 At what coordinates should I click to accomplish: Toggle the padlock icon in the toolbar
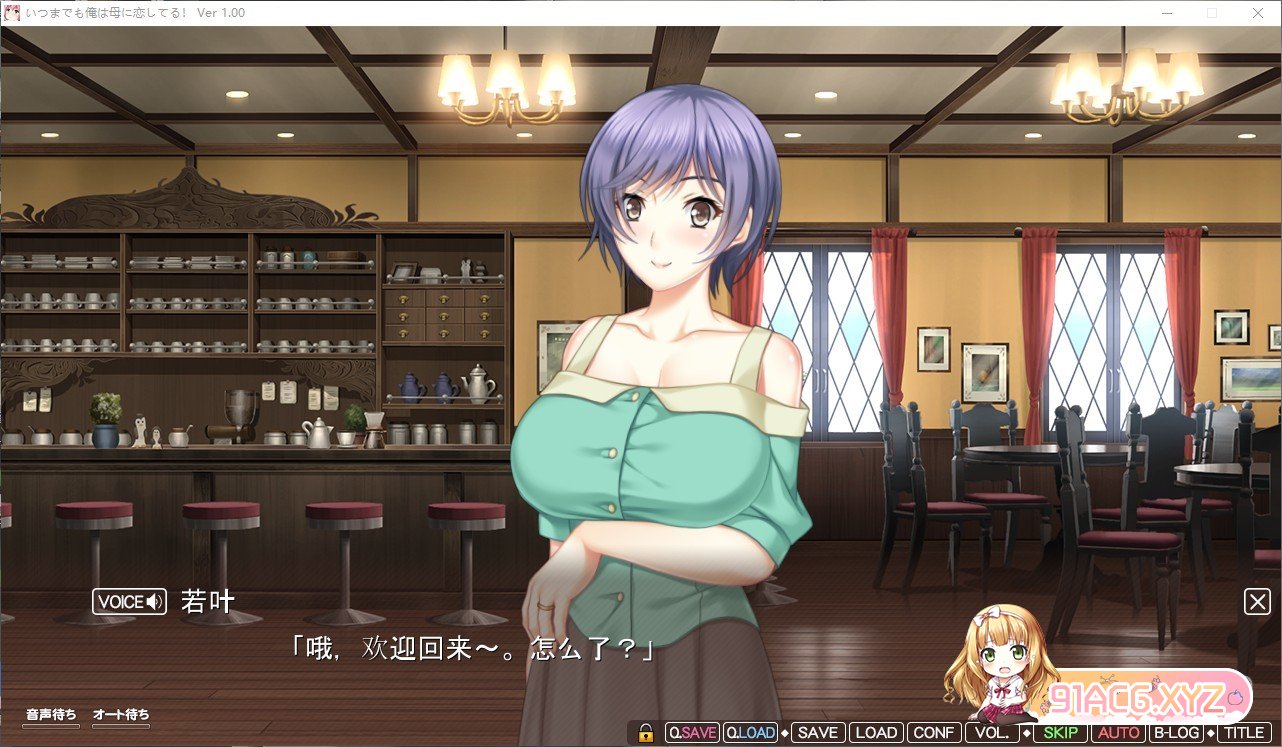pos(646,733)
